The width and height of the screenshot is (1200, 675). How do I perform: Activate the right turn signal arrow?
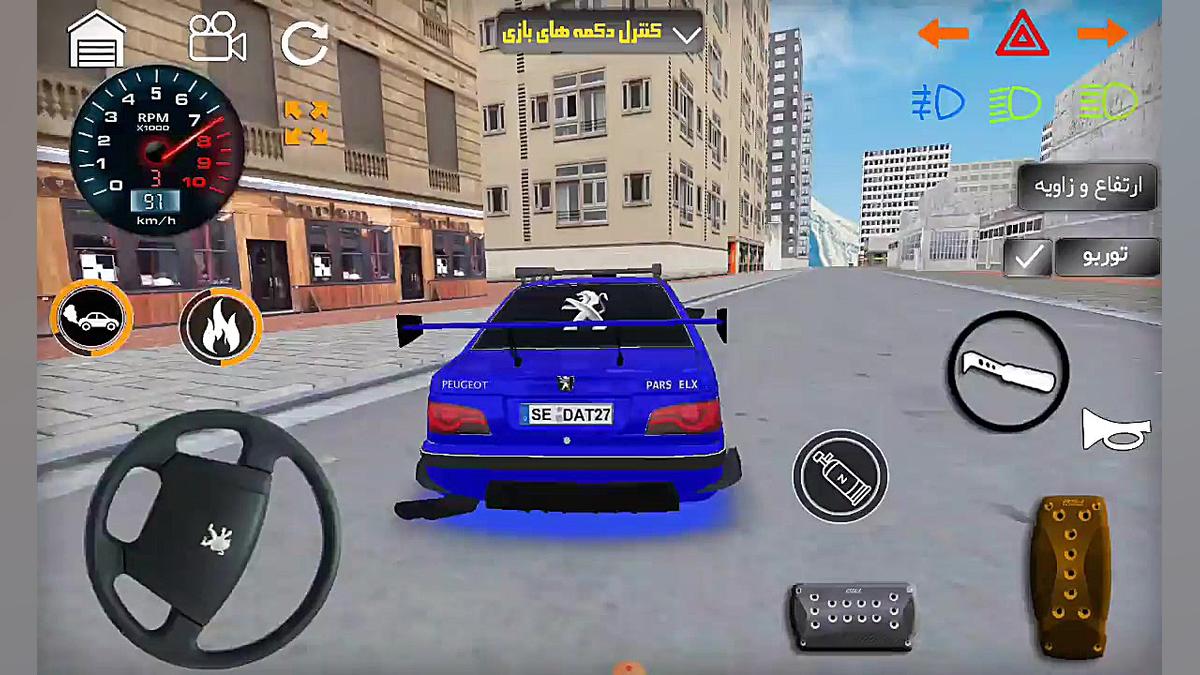point(1102,33)
